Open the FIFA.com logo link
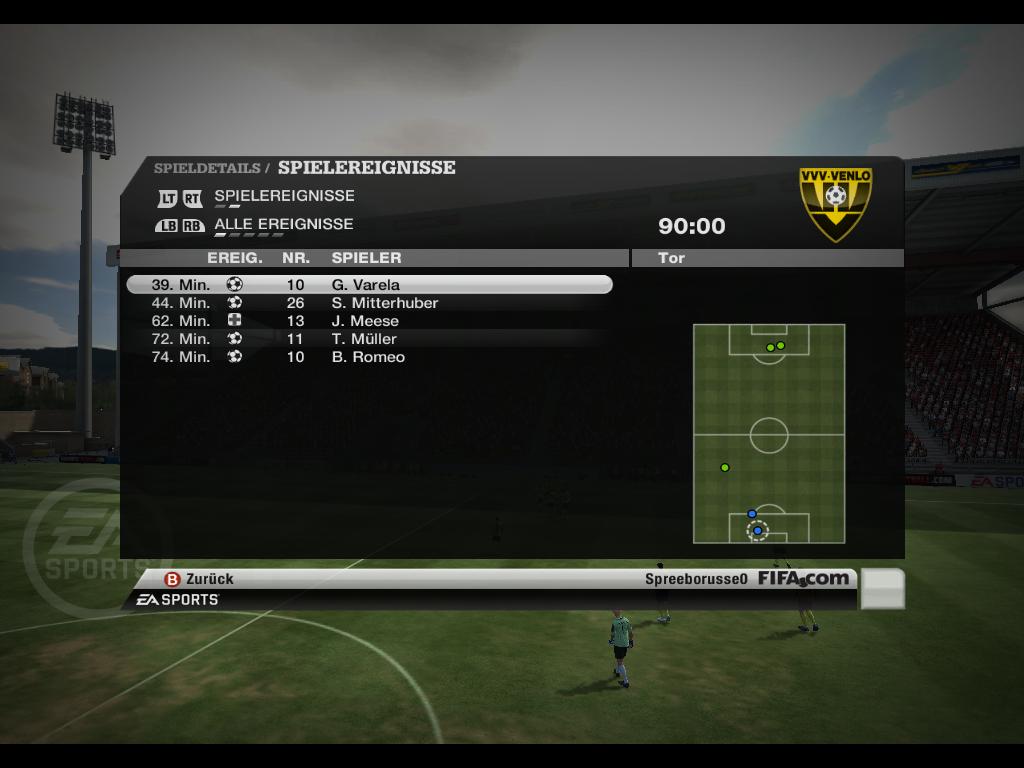The image size is (1024, 768). click(803, 578)
